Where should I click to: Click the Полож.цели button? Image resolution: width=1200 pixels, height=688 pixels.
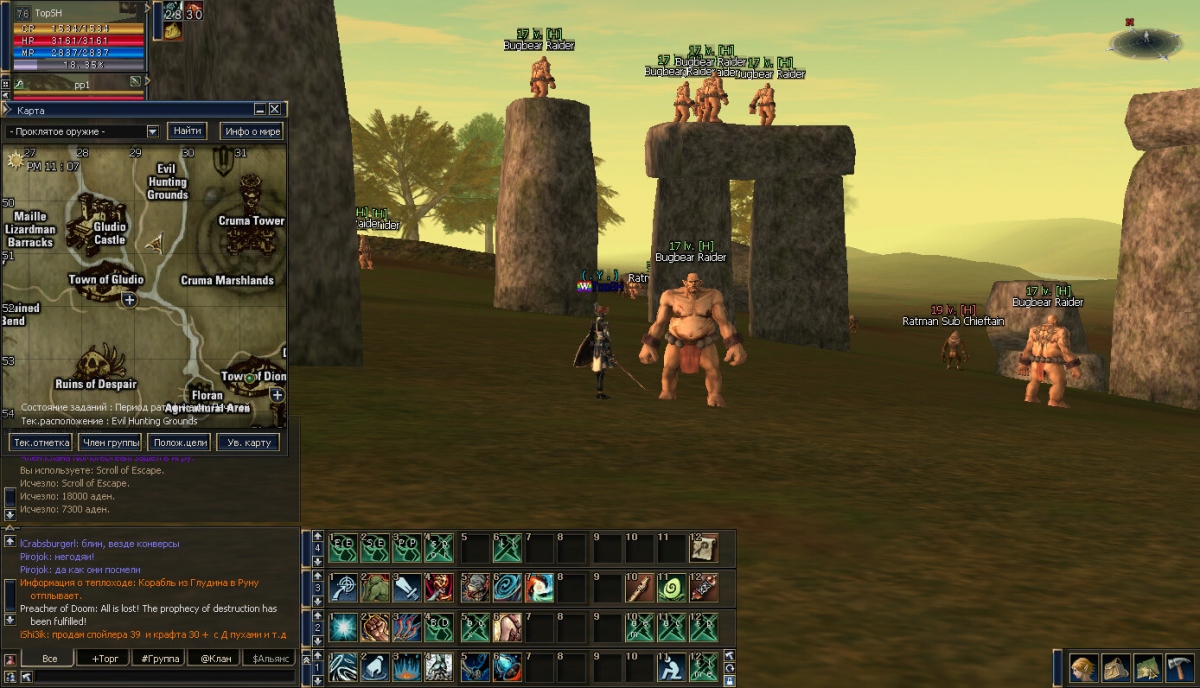tap(178, 442)
